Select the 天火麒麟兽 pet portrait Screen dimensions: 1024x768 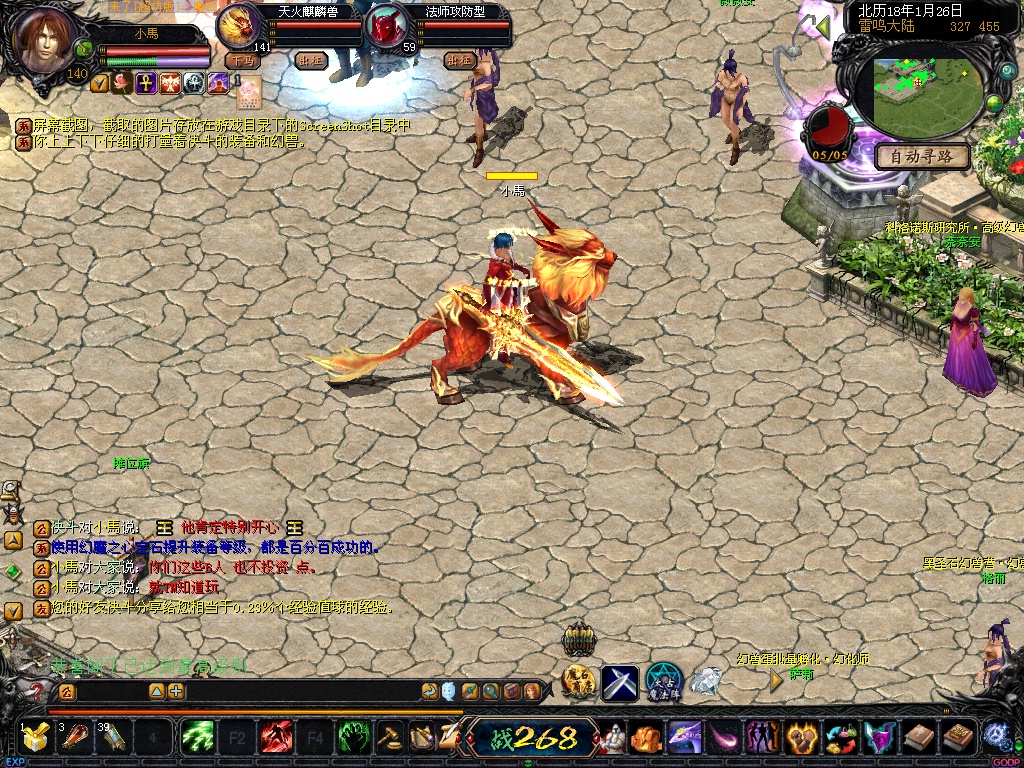pyautogui.click(x=240, y=24)
